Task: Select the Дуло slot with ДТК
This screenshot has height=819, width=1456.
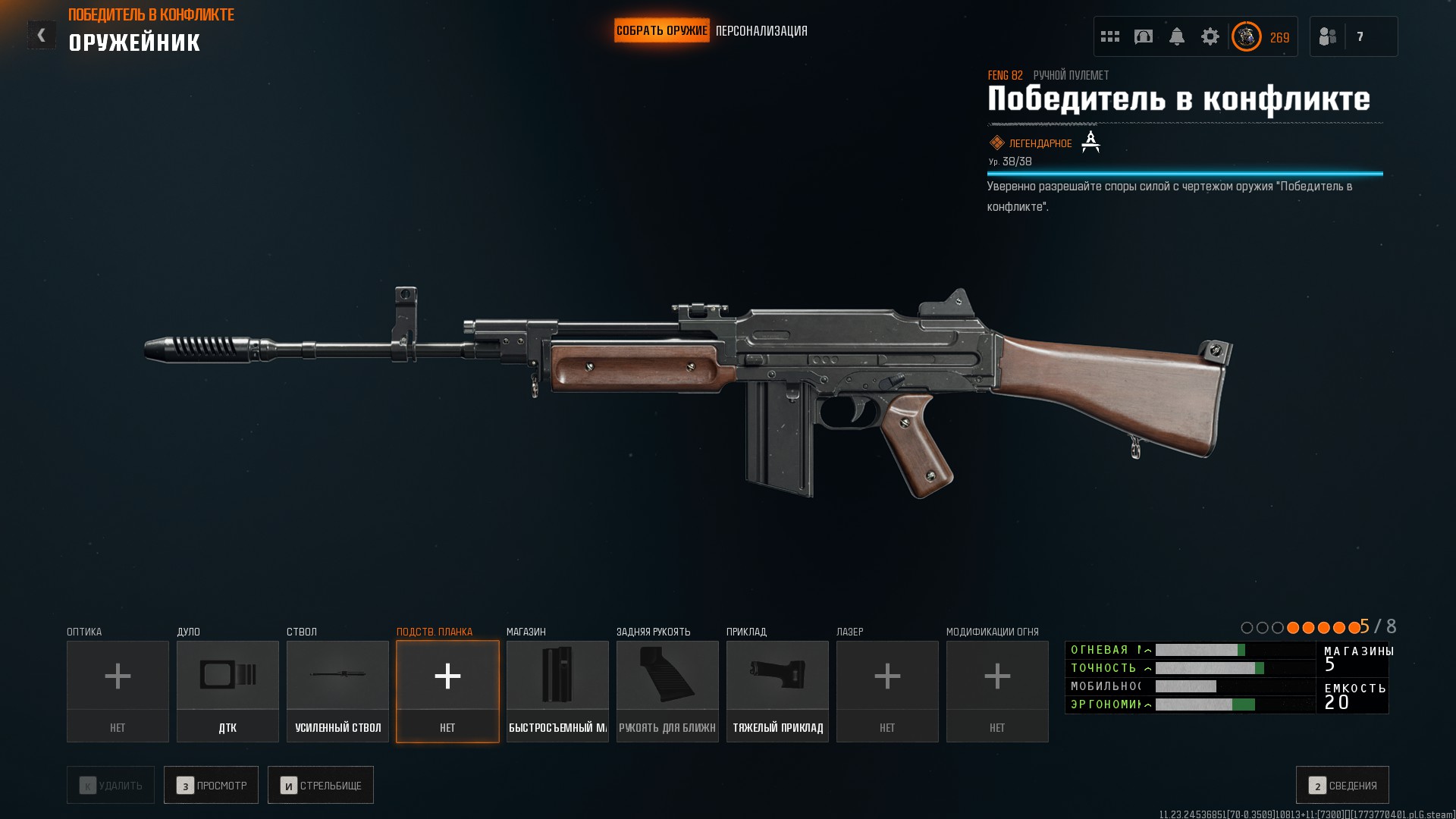Action: [227, 691]
